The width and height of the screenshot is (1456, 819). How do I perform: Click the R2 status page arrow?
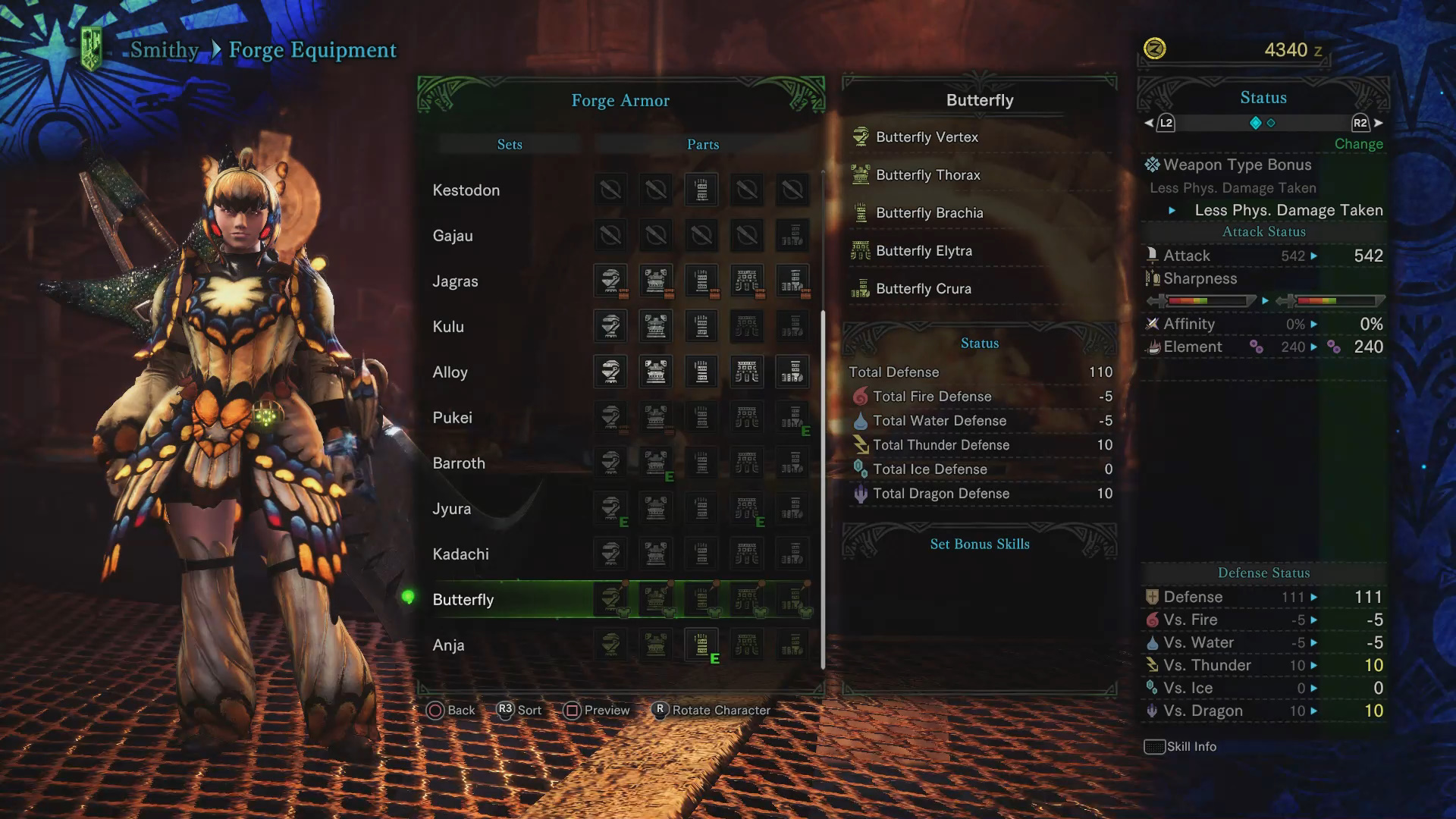(1360, 122)
